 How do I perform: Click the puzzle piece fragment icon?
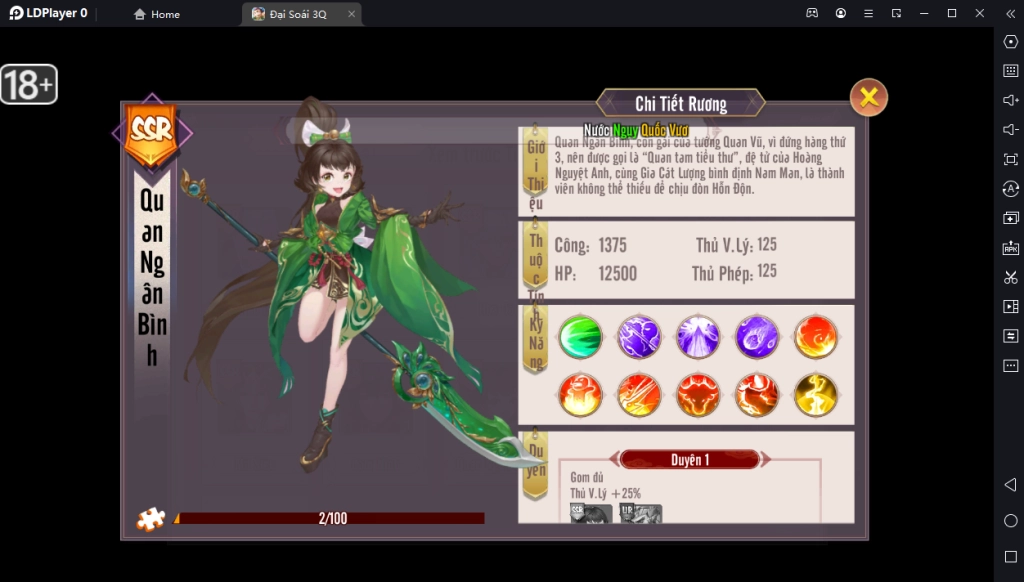pos(151,519)
